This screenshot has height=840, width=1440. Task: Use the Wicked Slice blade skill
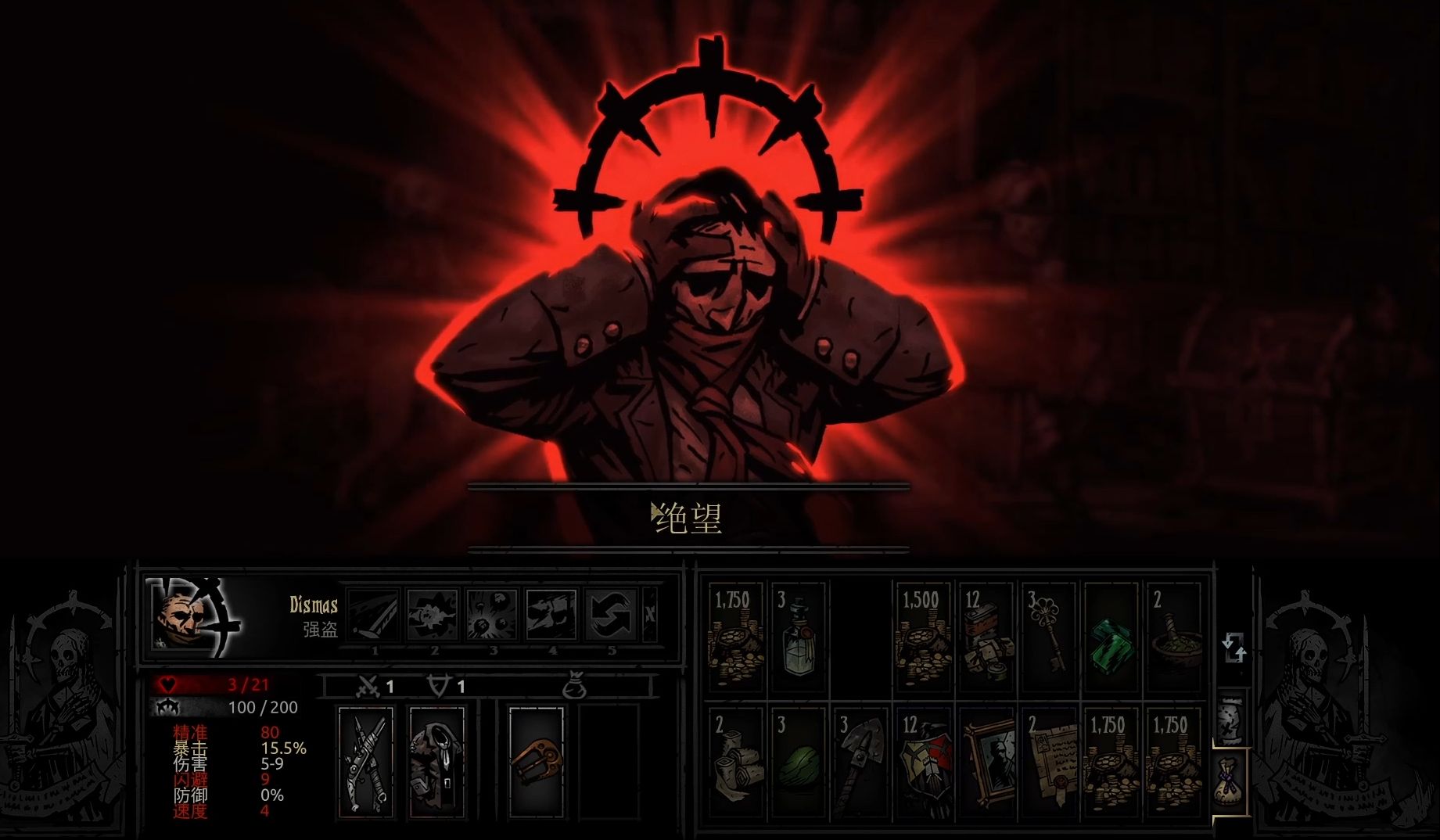374,615
